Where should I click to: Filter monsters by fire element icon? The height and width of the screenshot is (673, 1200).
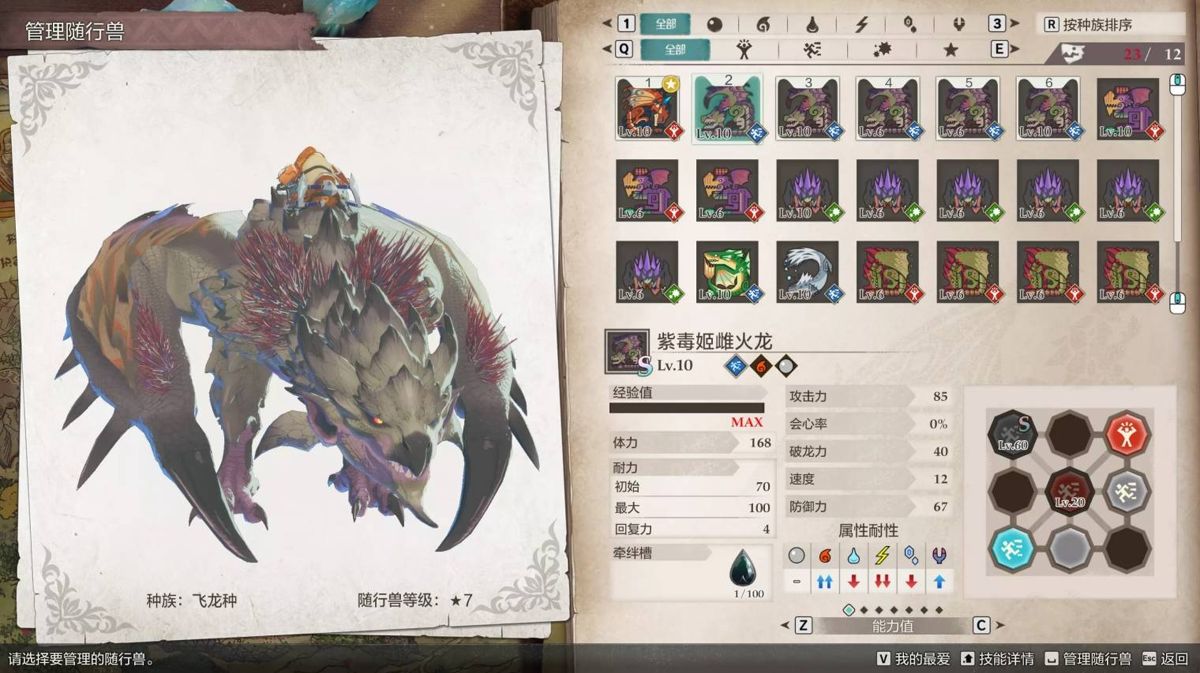click(762, 24)
